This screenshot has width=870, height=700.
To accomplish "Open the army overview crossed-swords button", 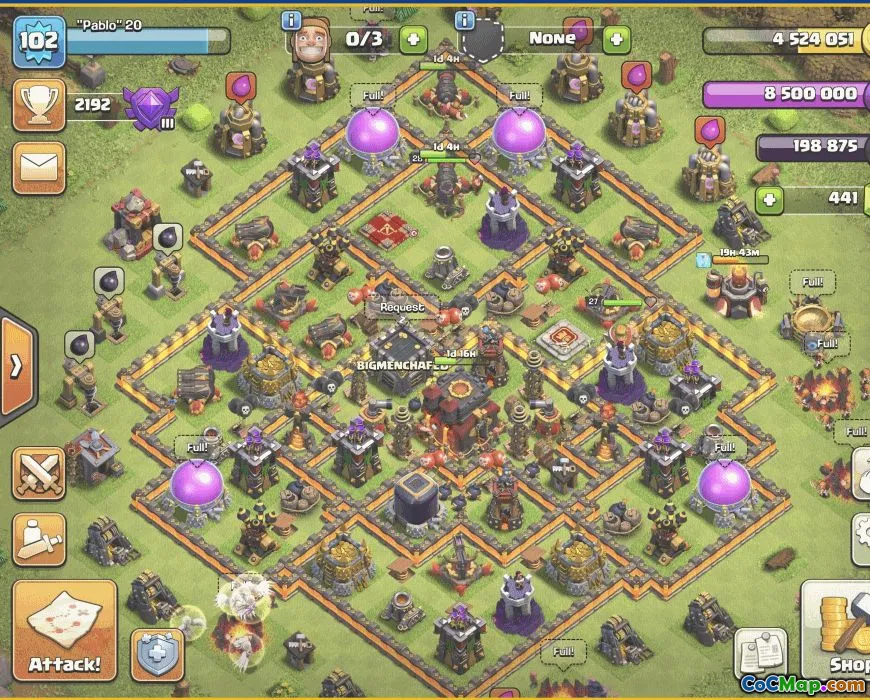I will [x=39, y=472].
